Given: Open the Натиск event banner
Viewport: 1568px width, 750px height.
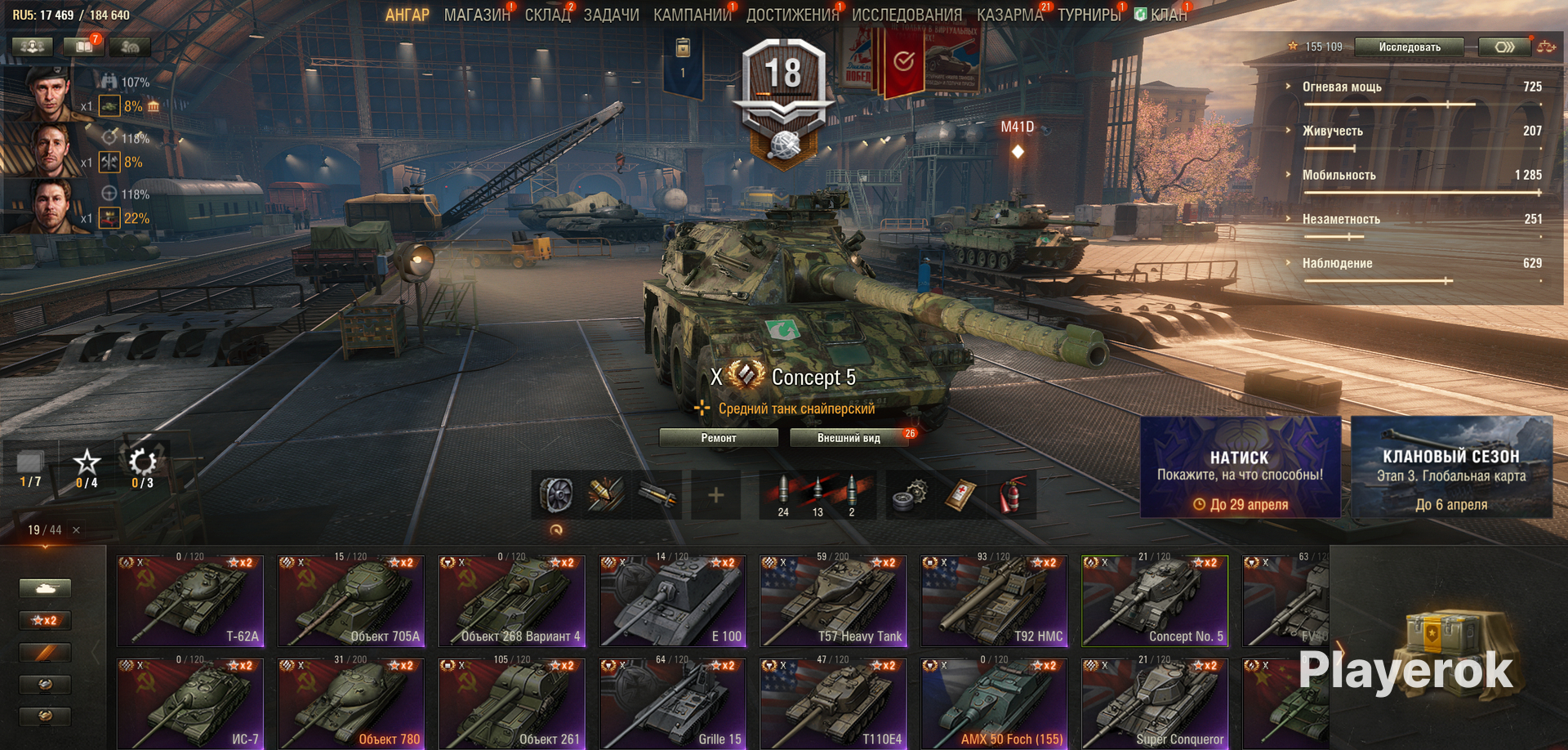Looking at the screenshot, I should pyautogui.click(x=1240, y=467).
